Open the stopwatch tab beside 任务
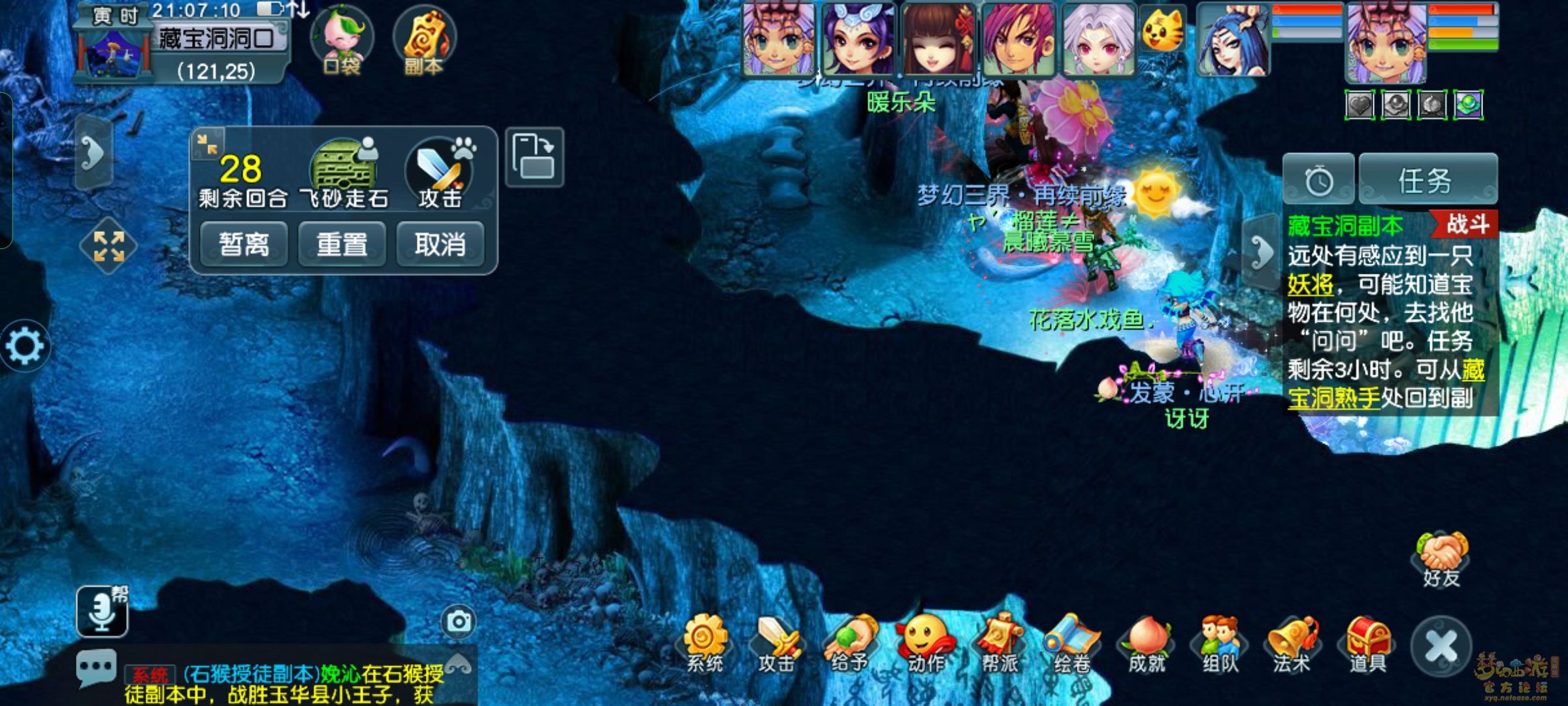Screen dimensions: 1568x706 [1318, 180]
